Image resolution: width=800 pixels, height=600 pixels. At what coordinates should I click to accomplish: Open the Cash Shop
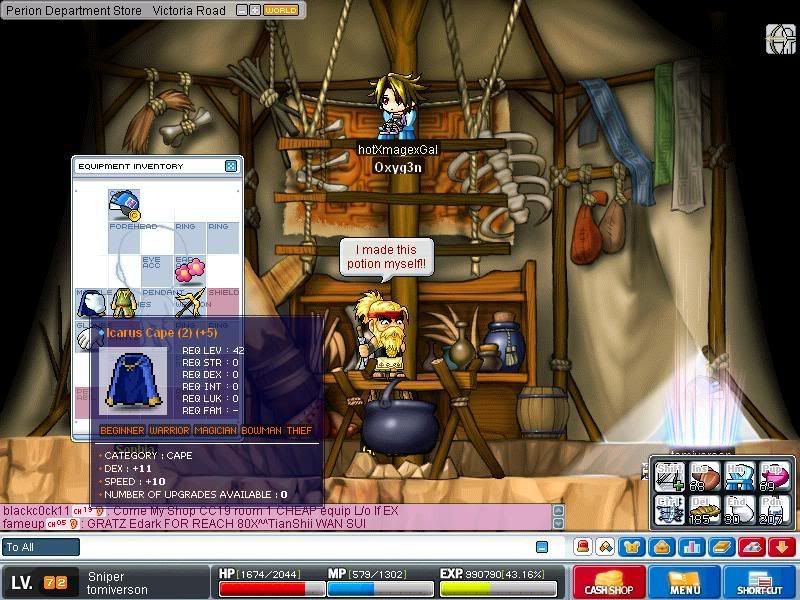(608, 582)
